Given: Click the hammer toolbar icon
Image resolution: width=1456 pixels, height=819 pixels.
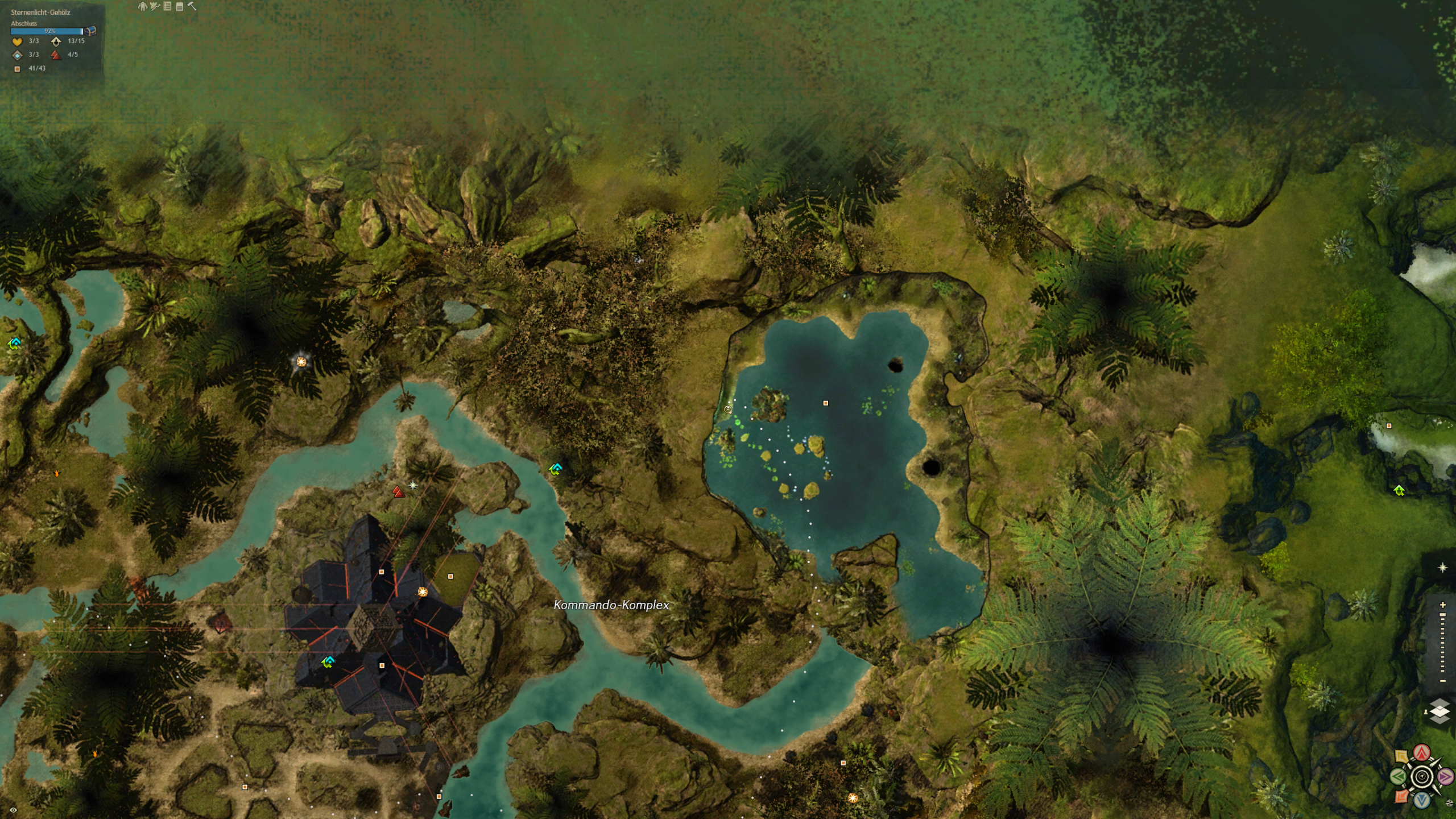Looking at the screenshot, I should (192, 6).
